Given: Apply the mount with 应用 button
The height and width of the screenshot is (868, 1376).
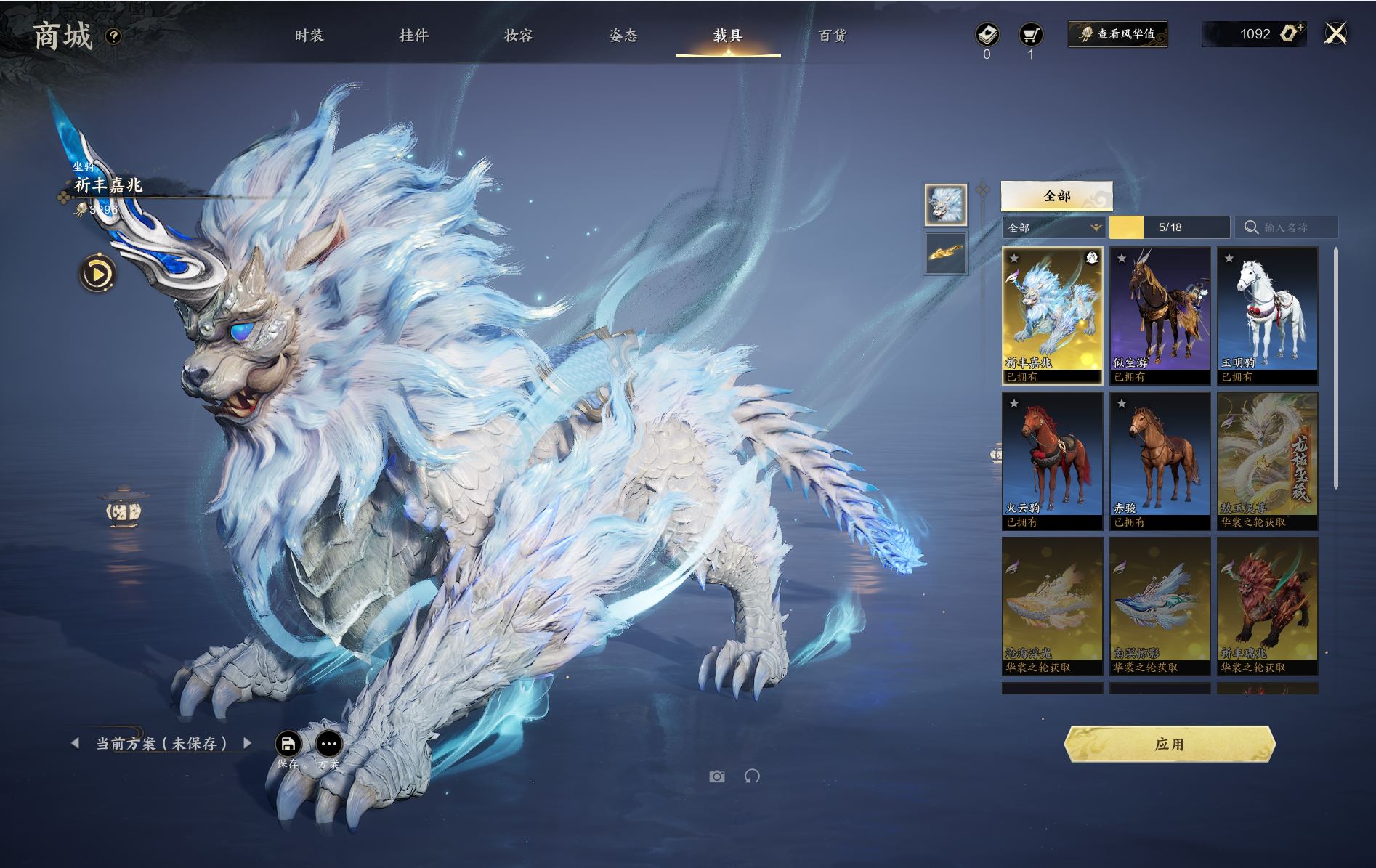Looking at the screenshot, I should click(1169, 745).
